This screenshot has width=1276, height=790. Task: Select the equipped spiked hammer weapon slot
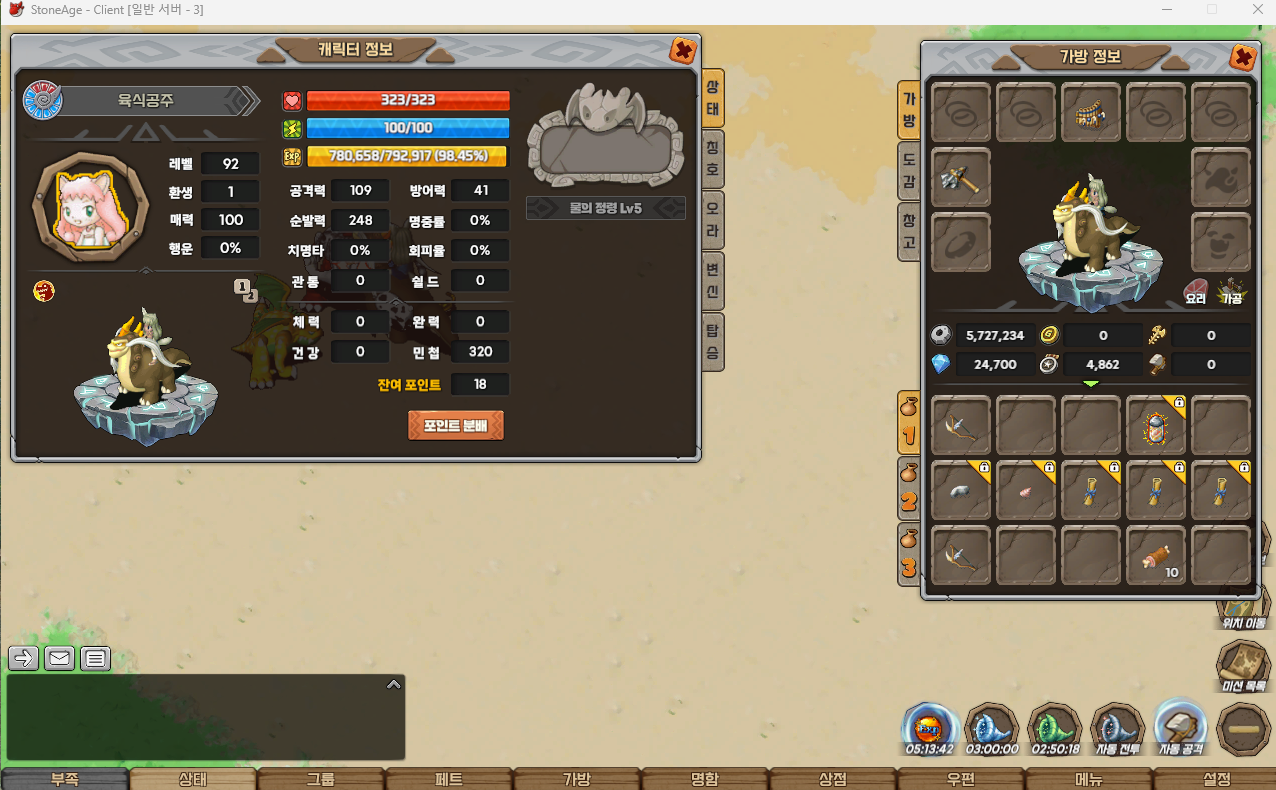[x=961, y=178]
